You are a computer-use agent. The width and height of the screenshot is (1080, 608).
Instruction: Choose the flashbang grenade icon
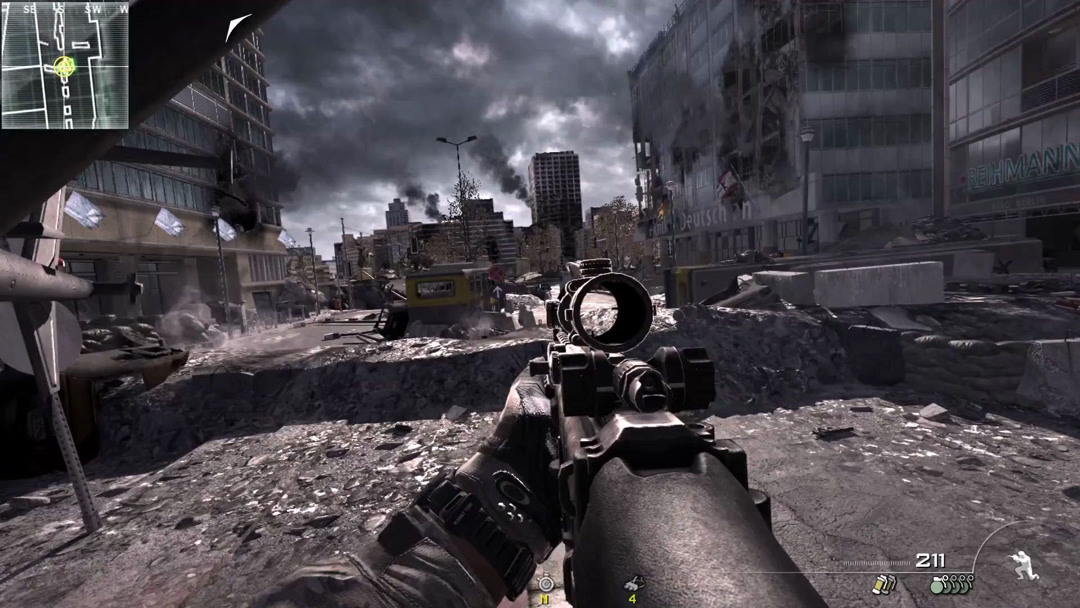coord(883,585)
